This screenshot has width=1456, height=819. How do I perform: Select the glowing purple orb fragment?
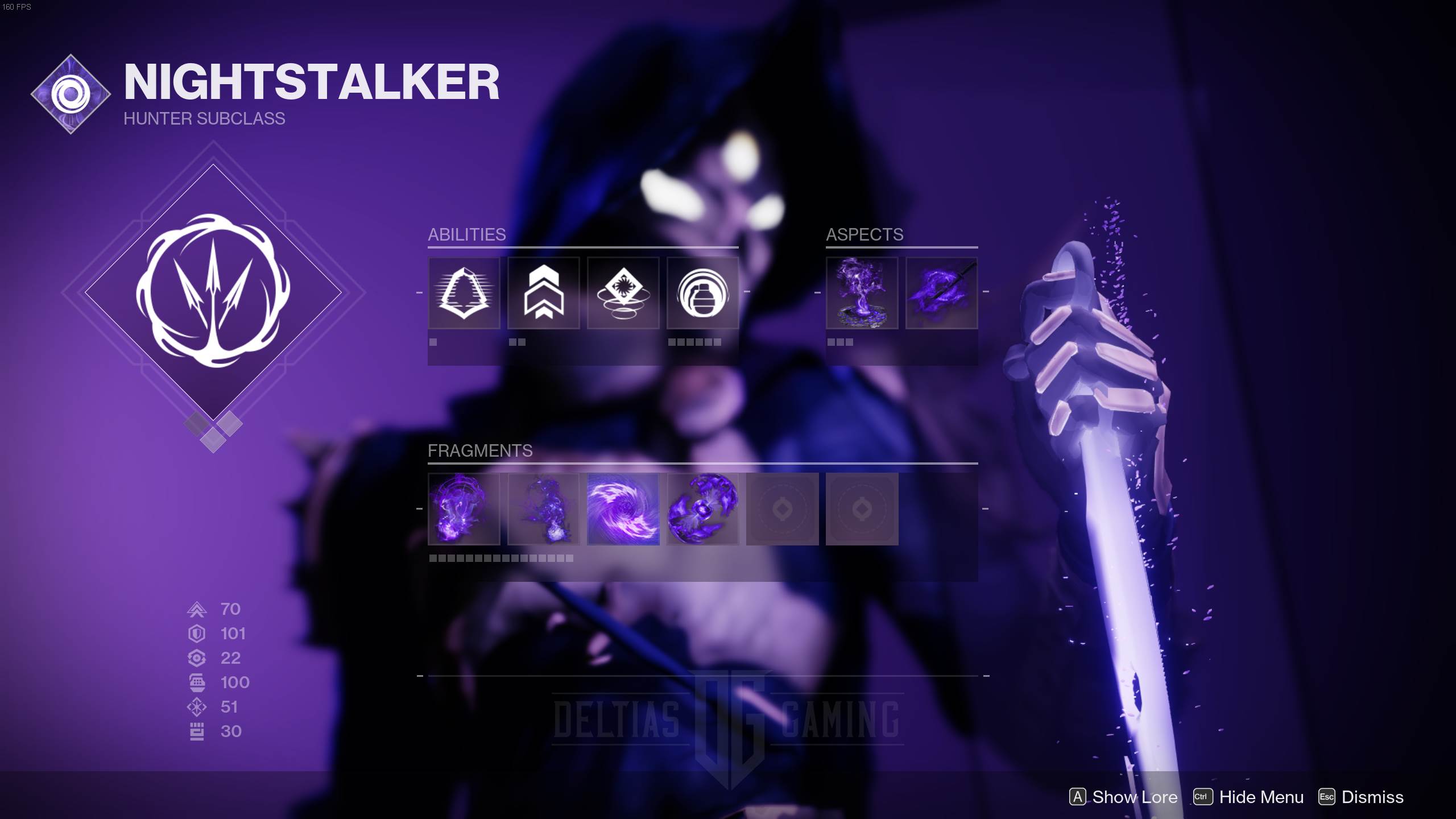click(464, 509)
